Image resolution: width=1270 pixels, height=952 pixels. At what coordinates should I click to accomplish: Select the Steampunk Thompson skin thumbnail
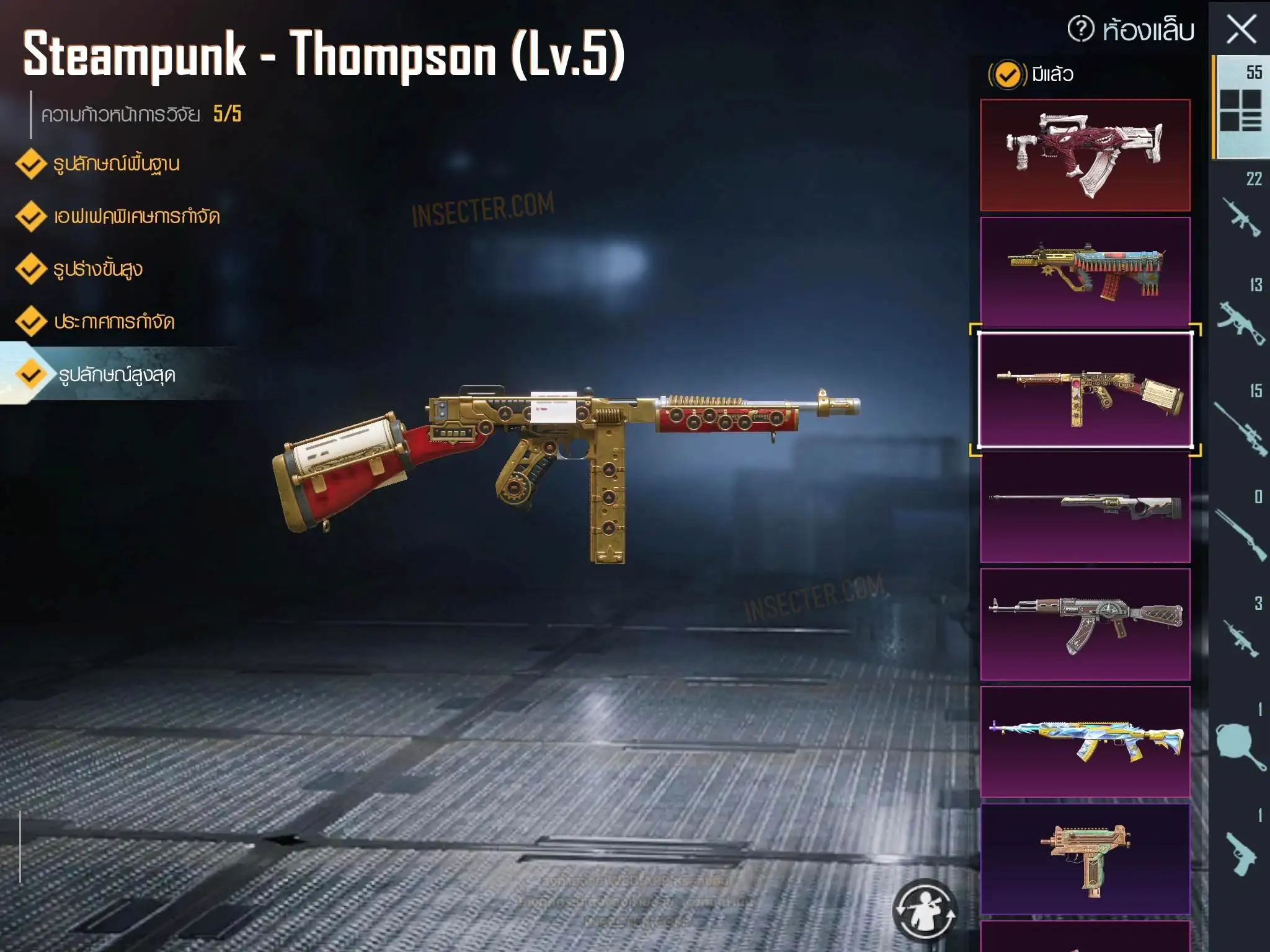tap(1085, 390)
